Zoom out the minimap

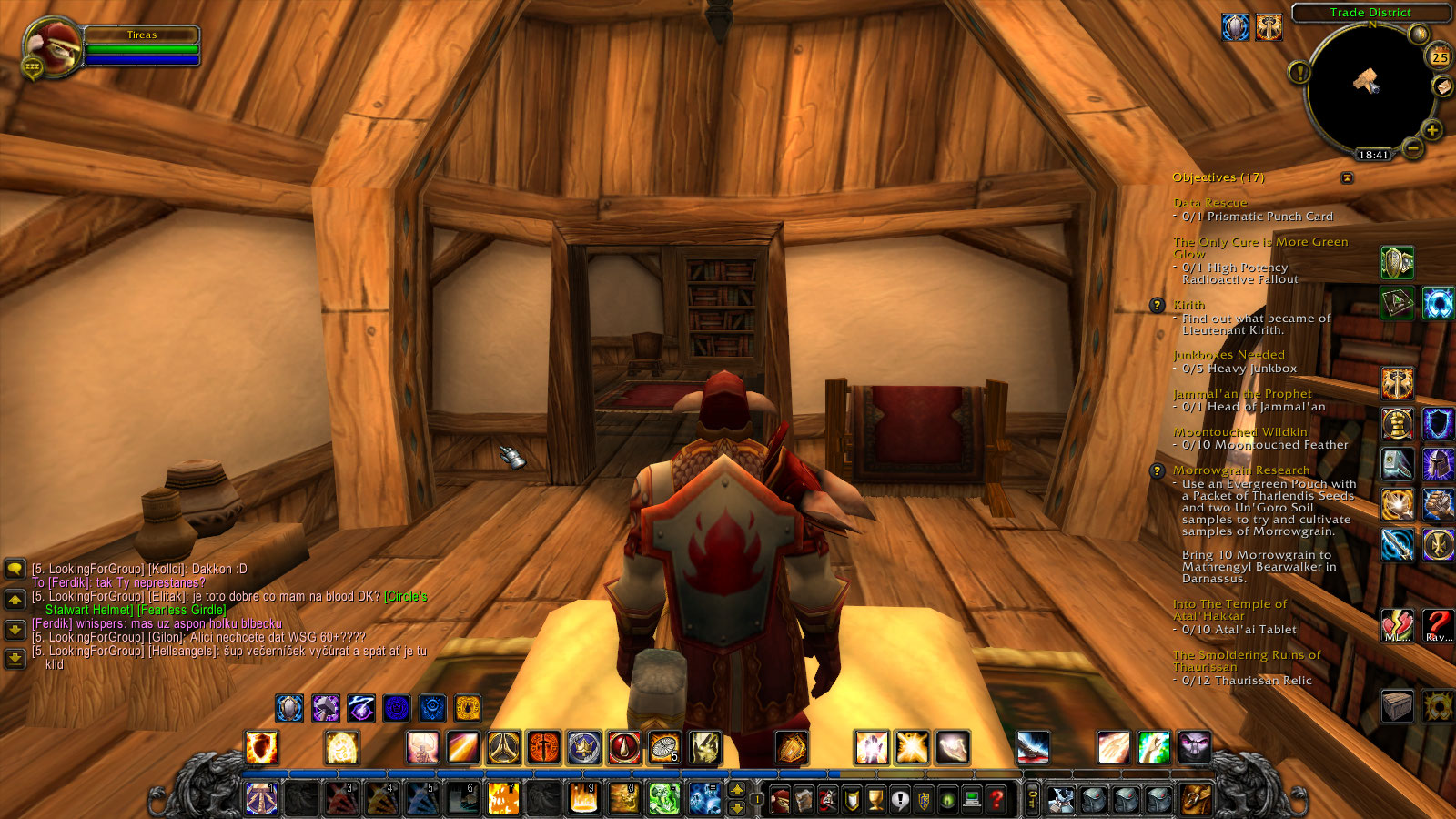click(1412, 147)
